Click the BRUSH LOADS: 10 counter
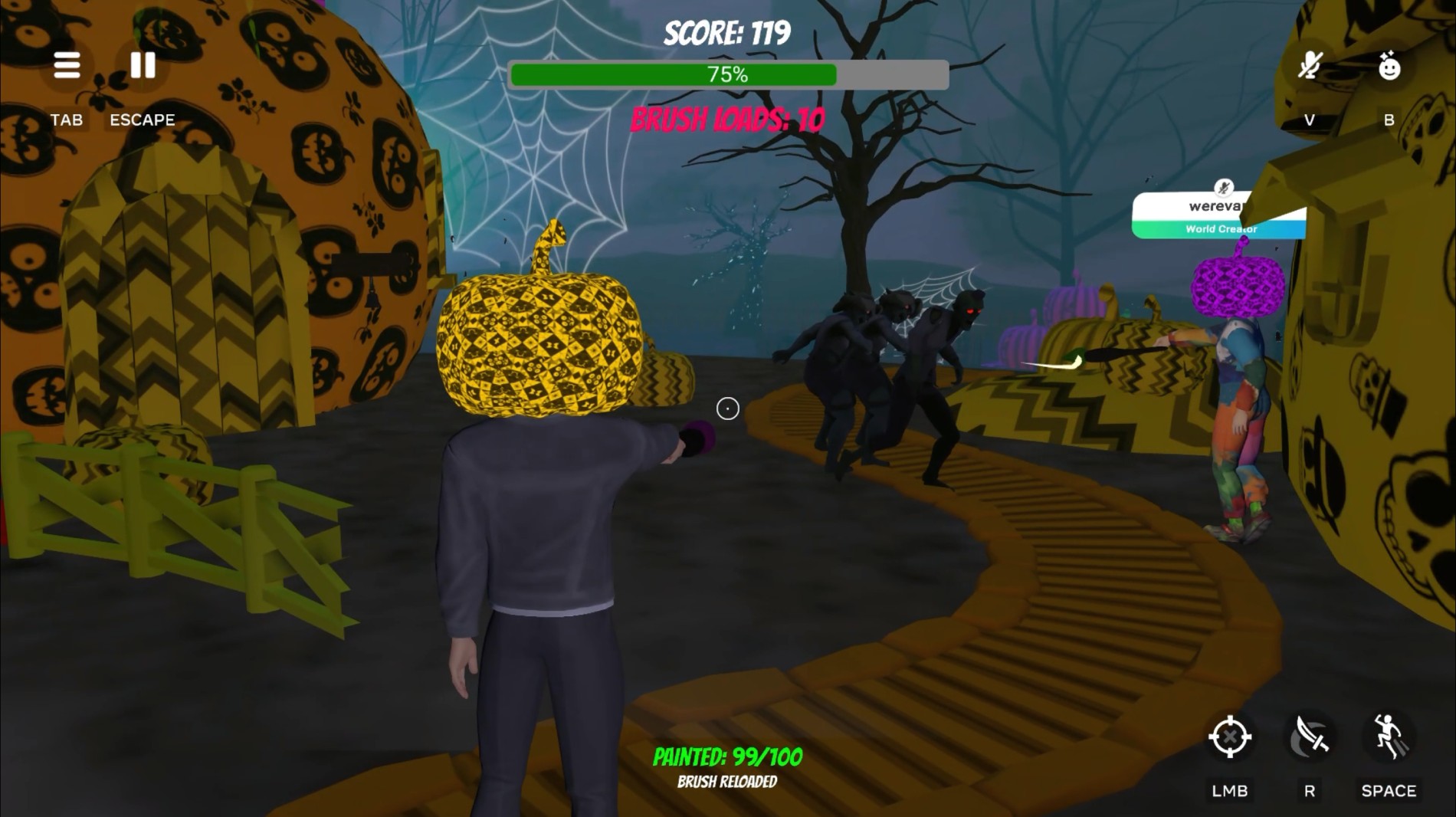This screenshot has width=1456, height=817. point(726,118)
